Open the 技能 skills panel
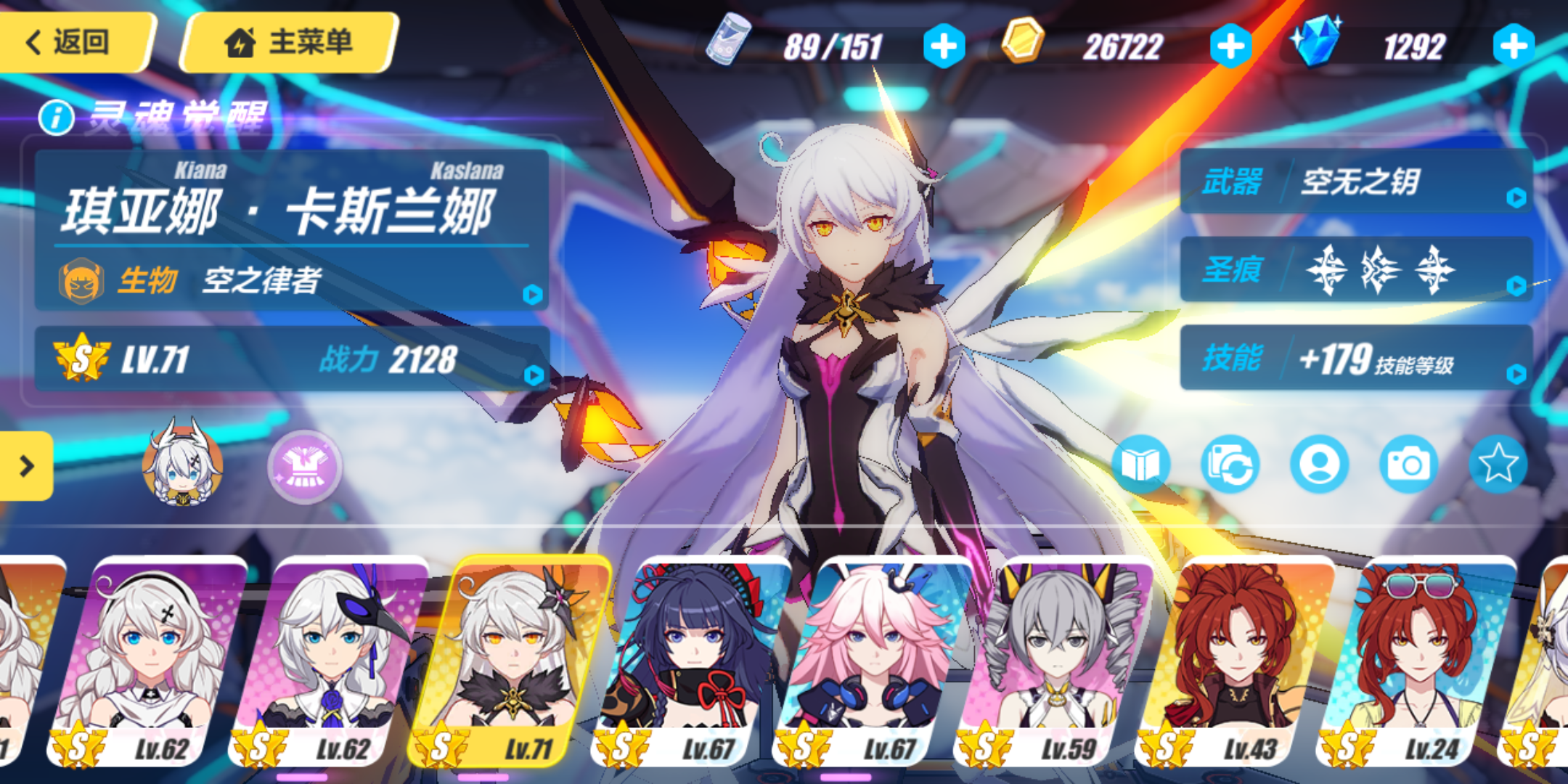 (x=1356, y=359)
